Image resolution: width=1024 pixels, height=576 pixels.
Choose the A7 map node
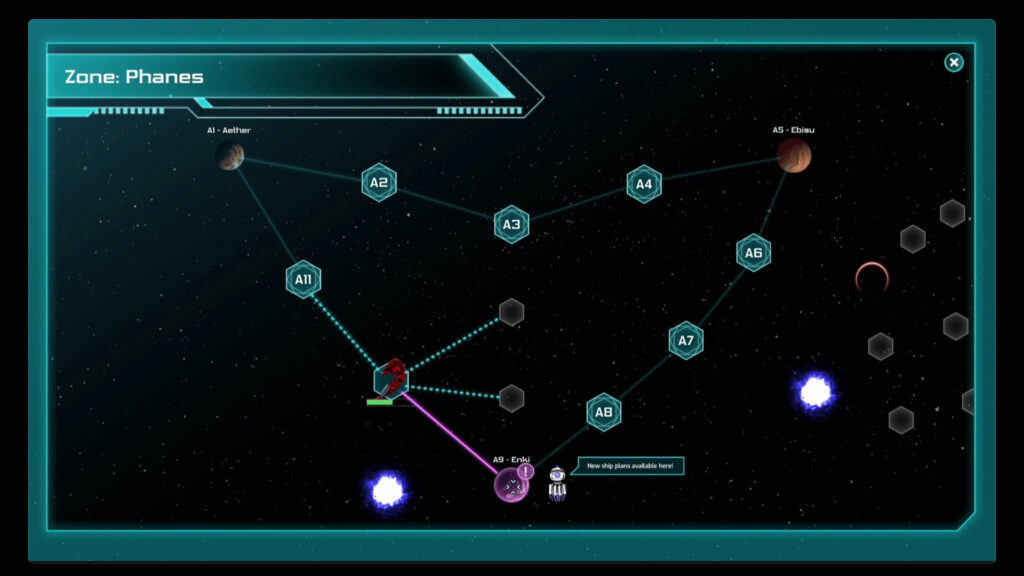(686, 340)
